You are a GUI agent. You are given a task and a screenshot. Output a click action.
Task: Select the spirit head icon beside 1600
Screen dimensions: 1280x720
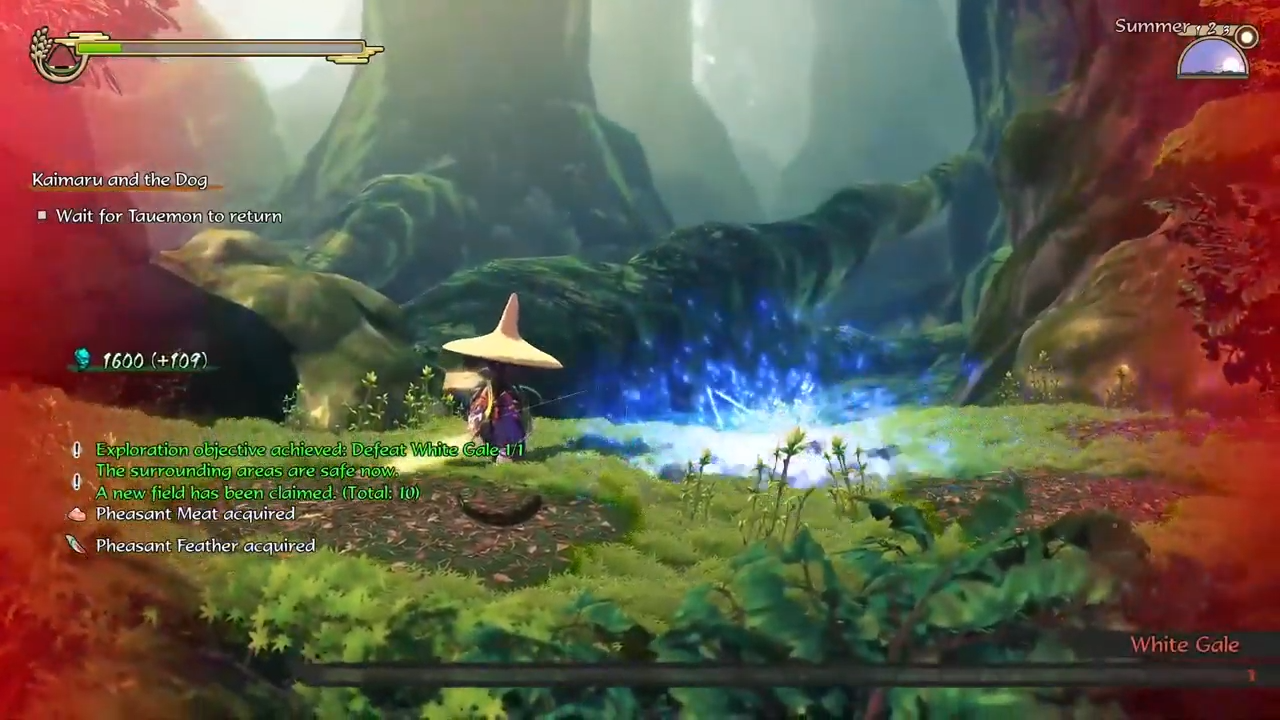pos(82,360)
